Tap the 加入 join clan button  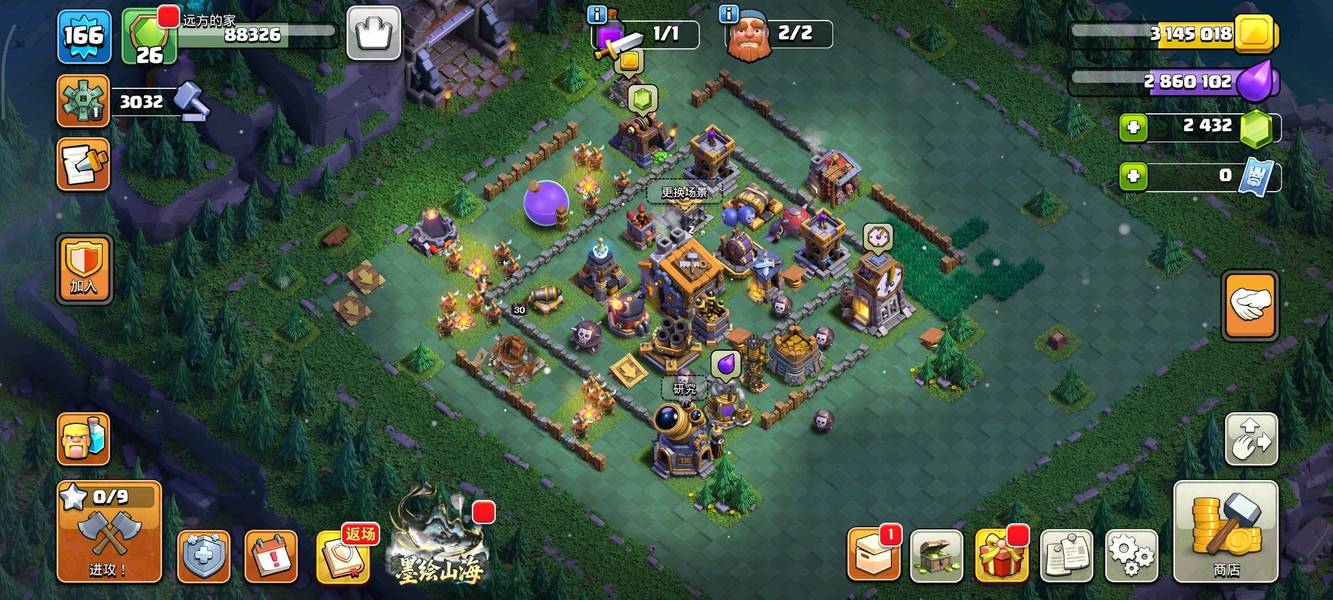pos(84,270)
